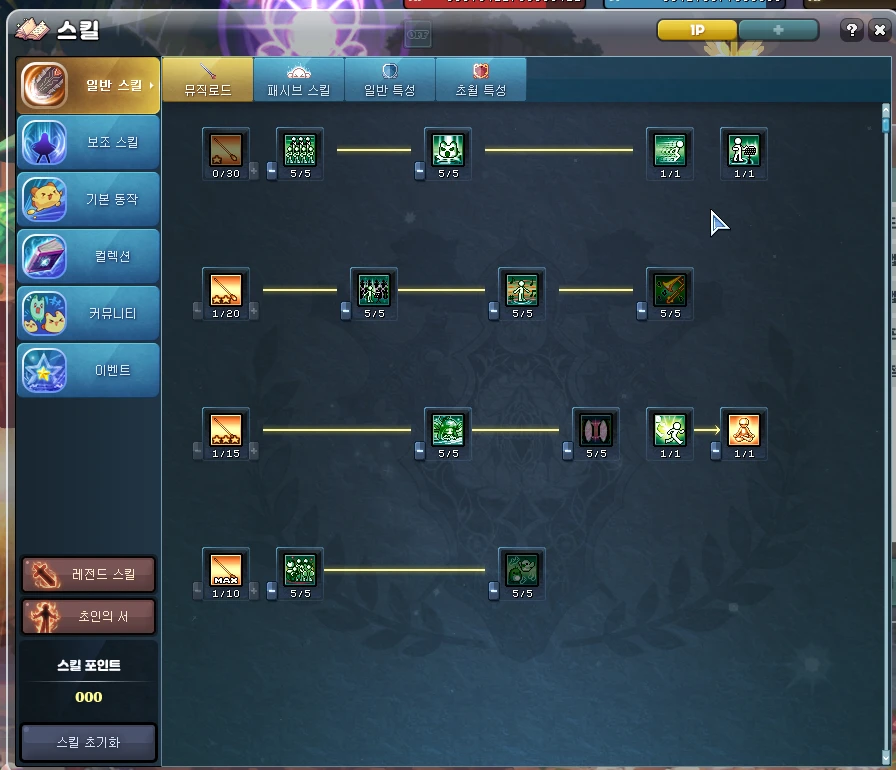Add a new skill preset with plus
The height and width of the screenshot is (770, 896).
(778, 30)
